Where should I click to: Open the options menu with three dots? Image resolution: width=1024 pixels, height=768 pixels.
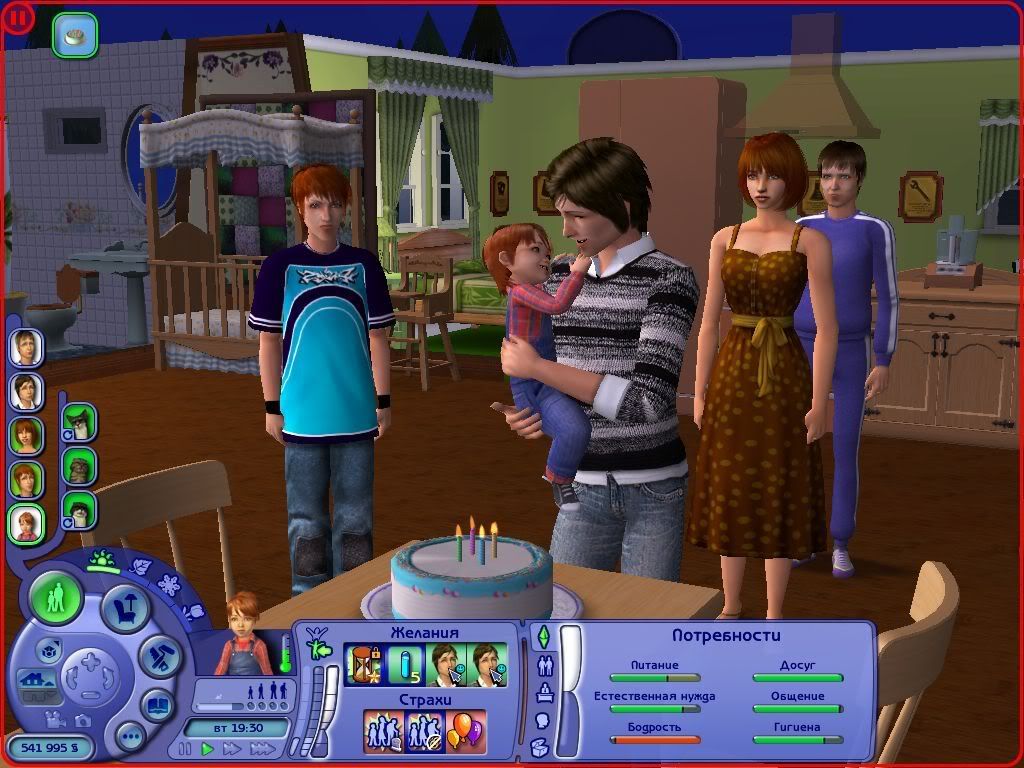[x=130, y=737]
